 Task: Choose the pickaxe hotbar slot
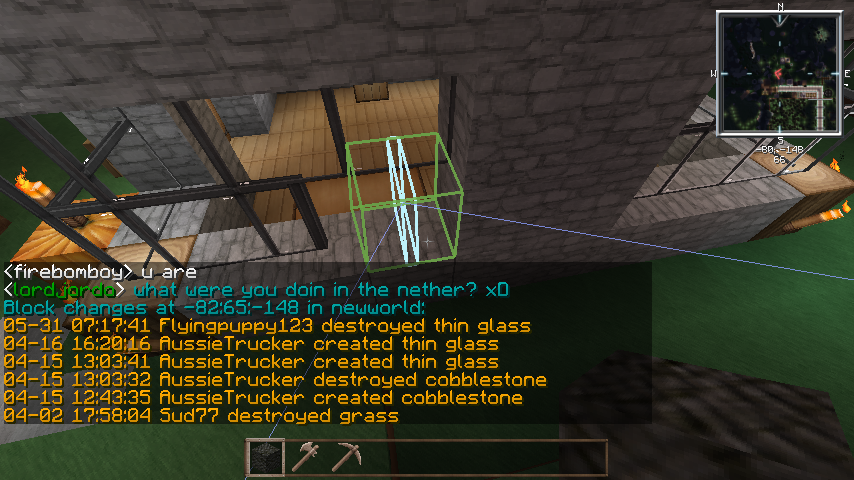(x=345, y=457)
